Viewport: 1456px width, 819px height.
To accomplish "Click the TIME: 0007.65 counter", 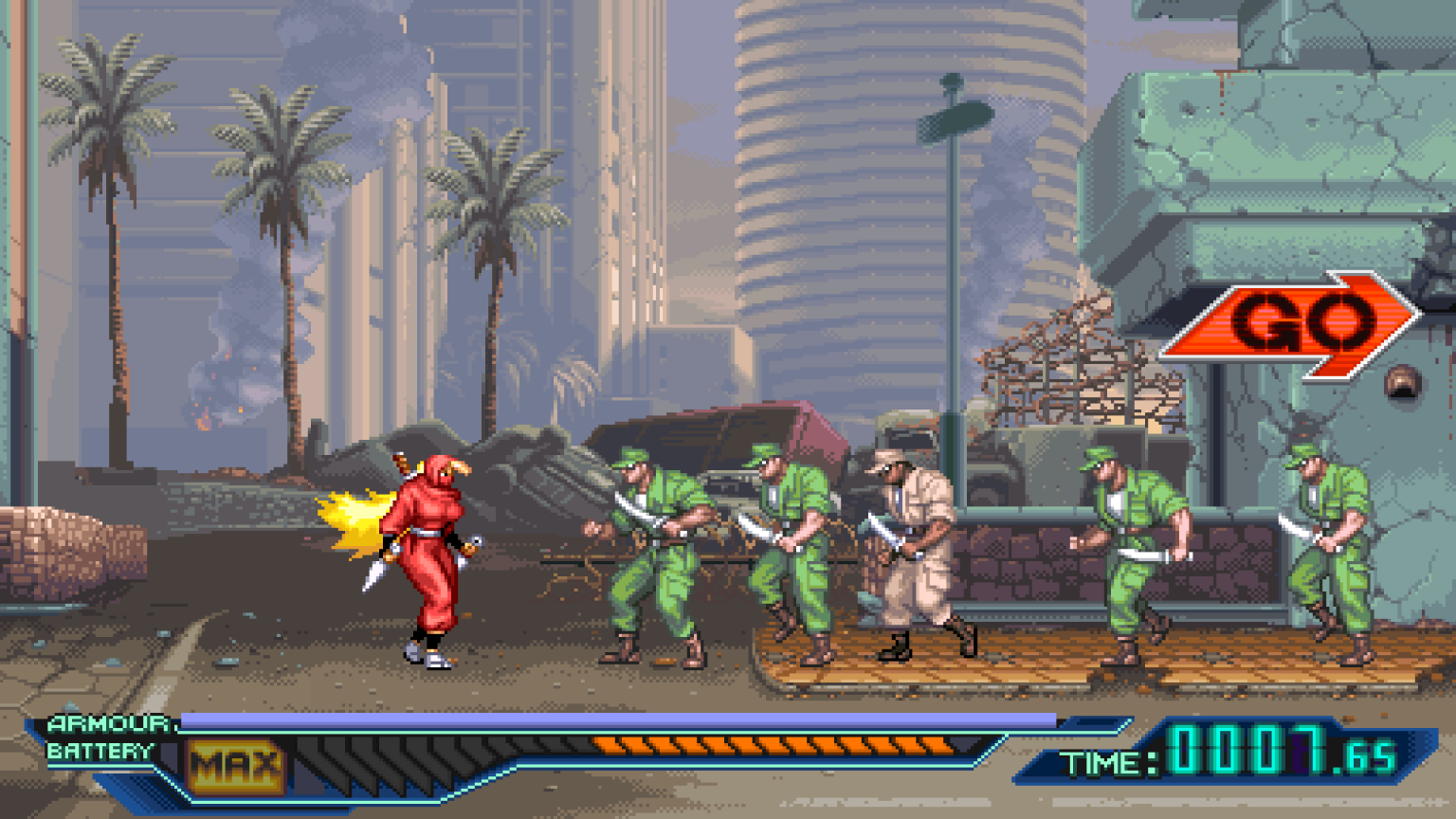I will tap(1232, 754).
